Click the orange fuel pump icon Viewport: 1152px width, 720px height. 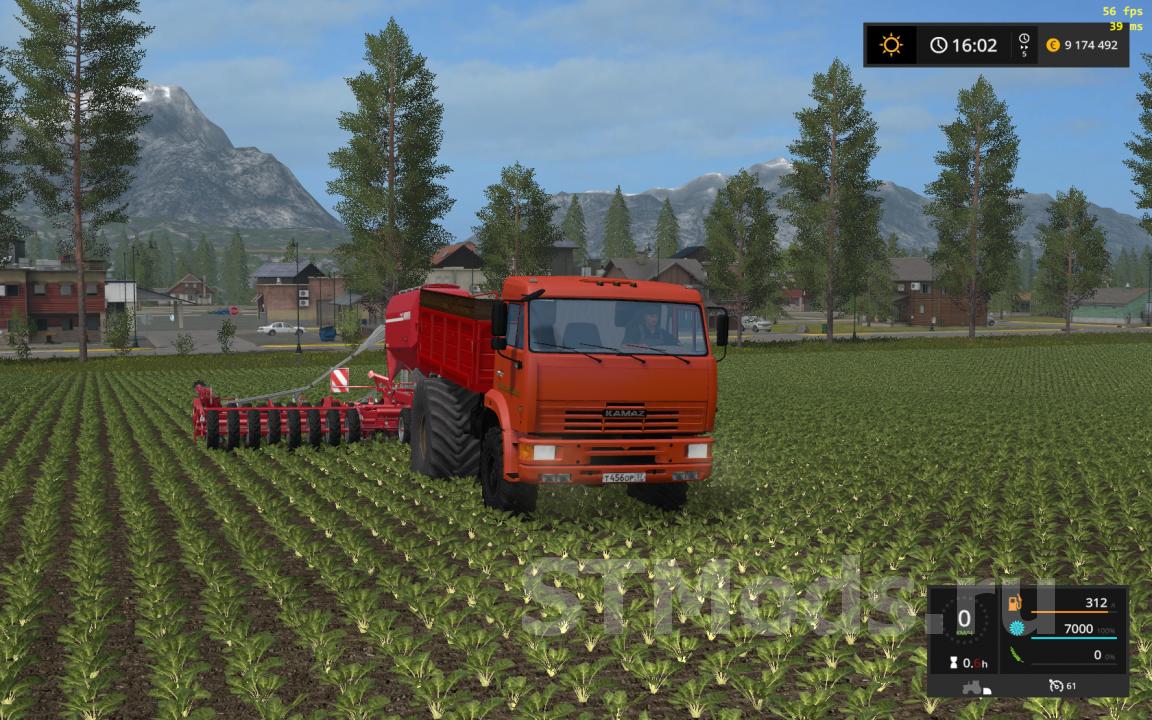pyautogui.click(x=1016, y=603)
